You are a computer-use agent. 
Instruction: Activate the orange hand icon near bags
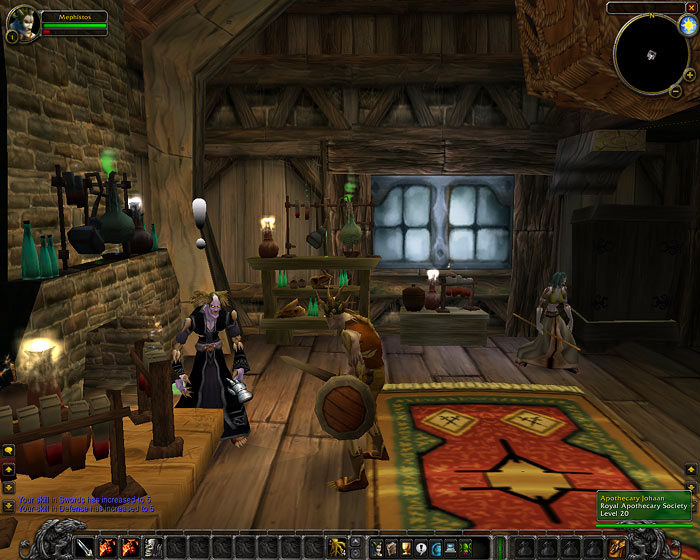pyautogui.click(x=617, y=547)
